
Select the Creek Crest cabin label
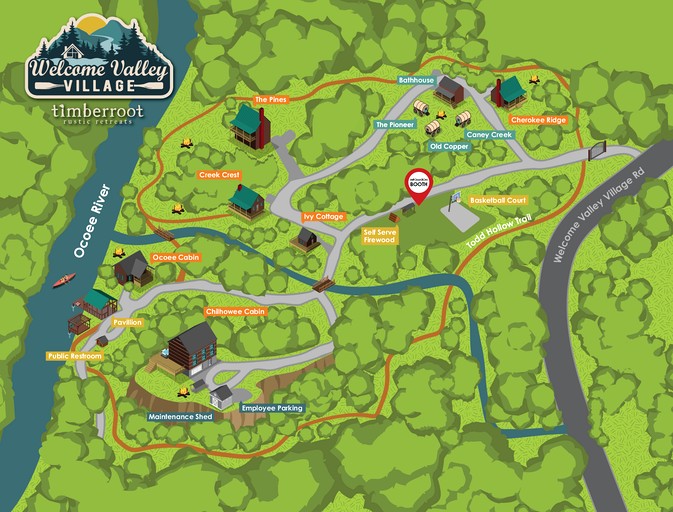(x=219, y=175)
